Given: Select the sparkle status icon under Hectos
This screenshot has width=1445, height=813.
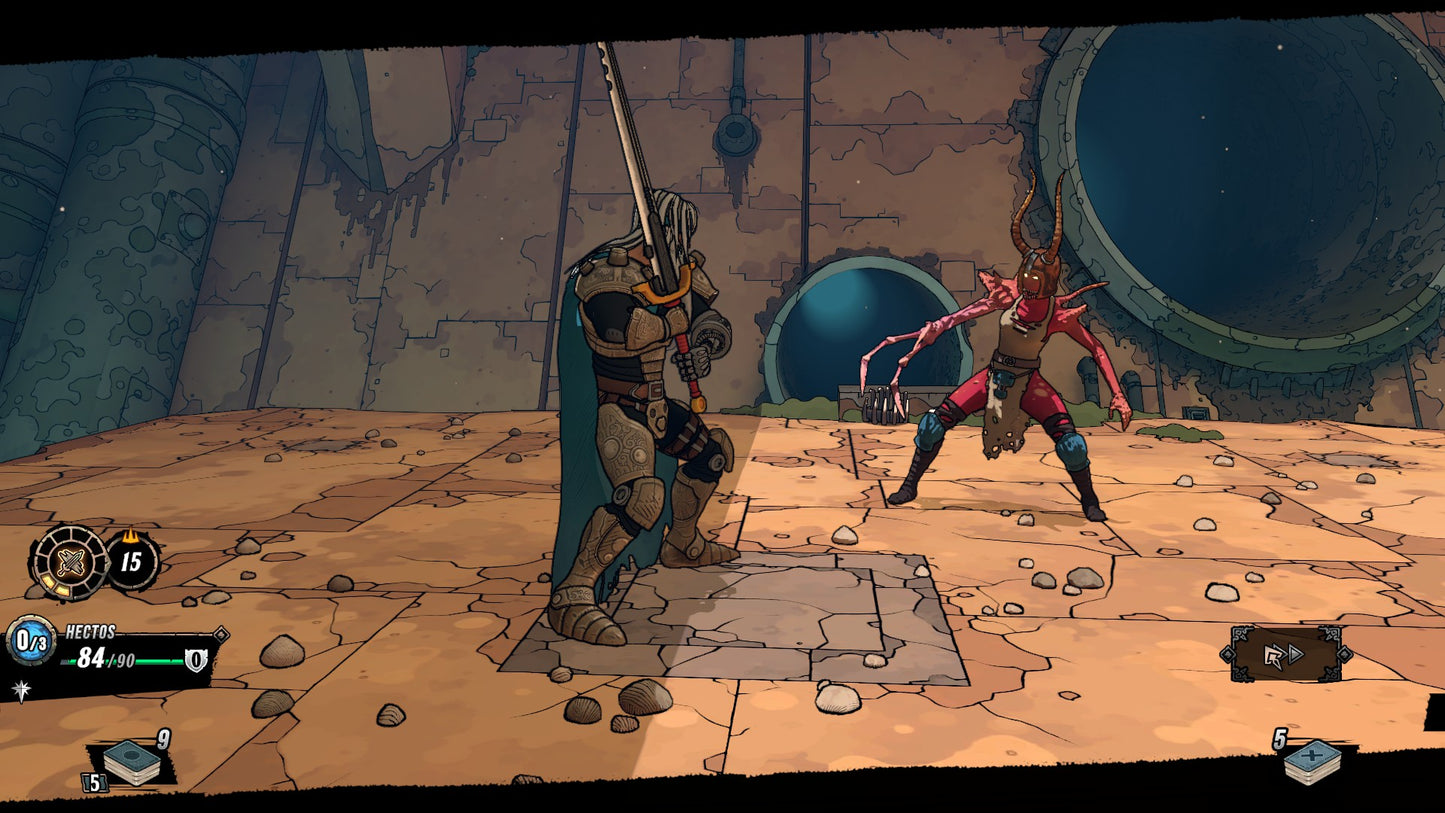Looking at the screenshot, I should point(20,688).
